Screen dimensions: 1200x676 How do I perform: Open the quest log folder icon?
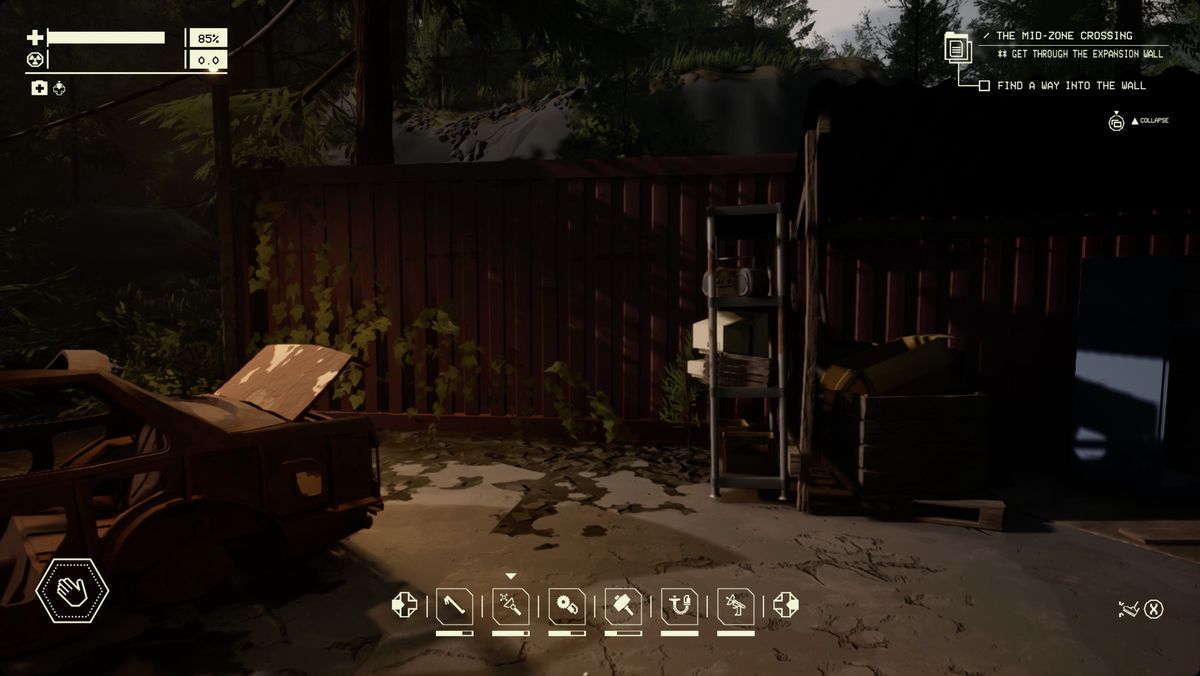pos(957,46)
